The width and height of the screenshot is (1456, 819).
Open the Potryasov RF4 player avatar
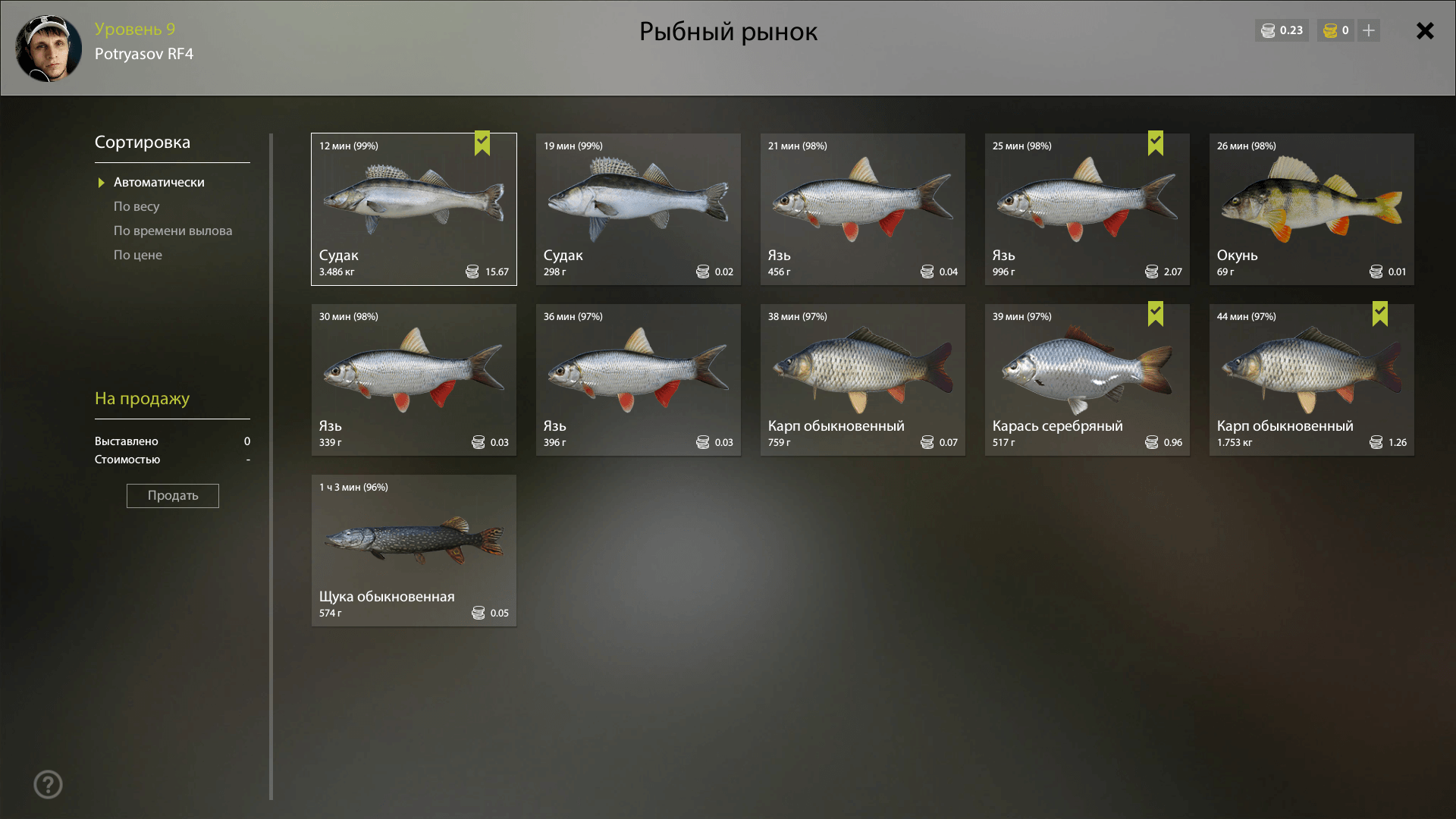[49, 49]
